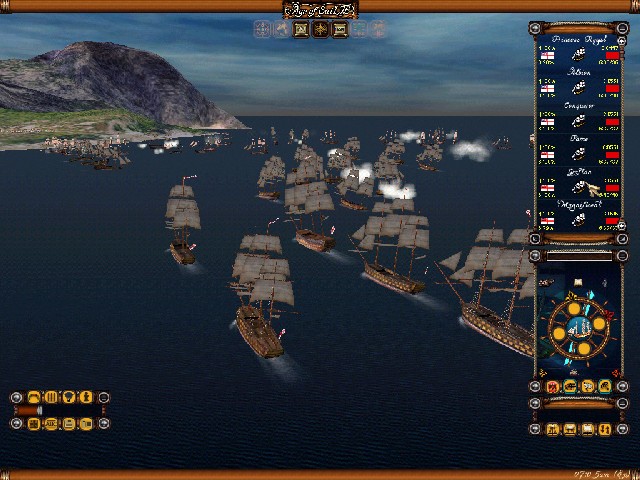The image size is (640, 480).
Task: Select the Fame ship in the roster
Action: 579,154
